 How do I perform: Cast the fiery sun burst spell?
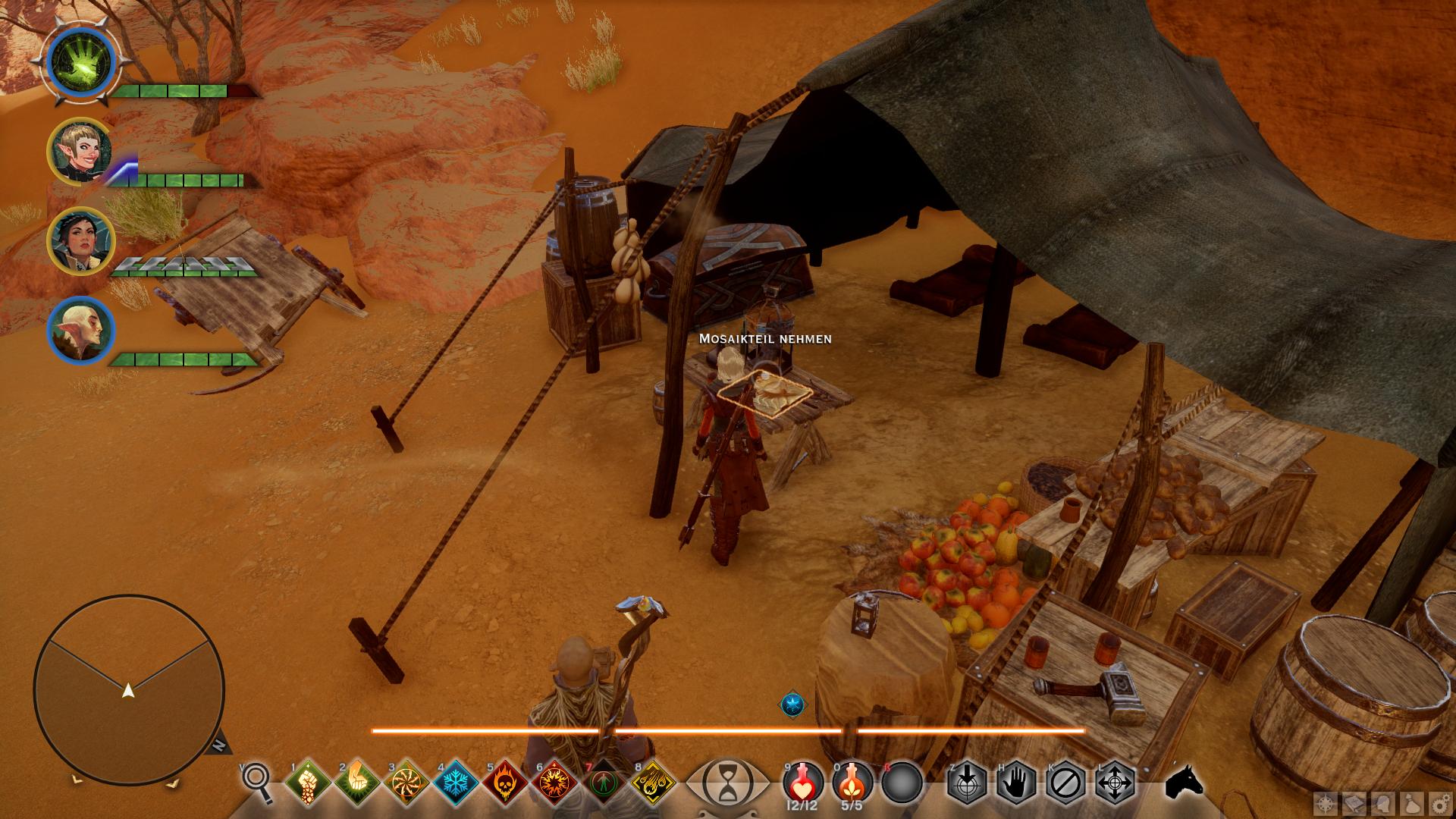pos(555,781)
